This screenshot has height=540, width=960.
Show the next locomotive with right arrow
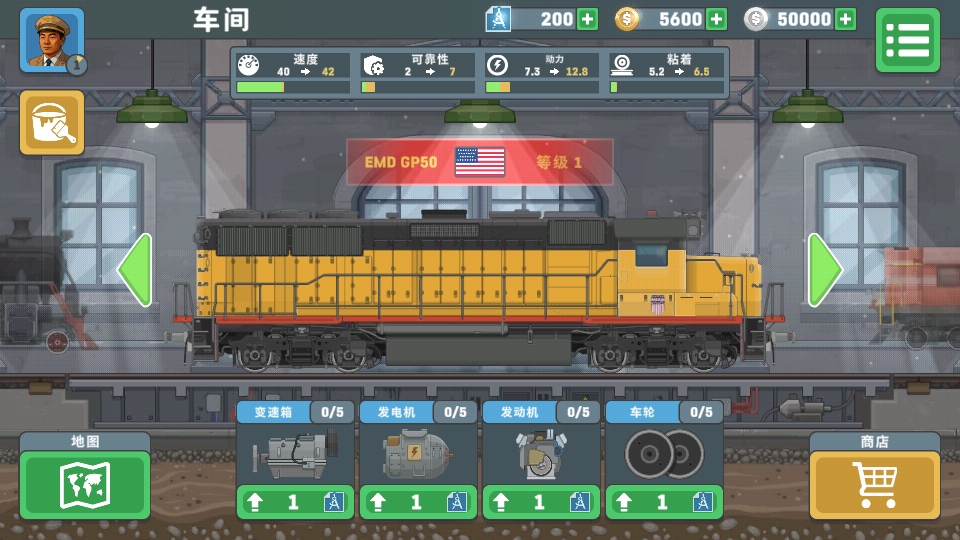(825, 270)
